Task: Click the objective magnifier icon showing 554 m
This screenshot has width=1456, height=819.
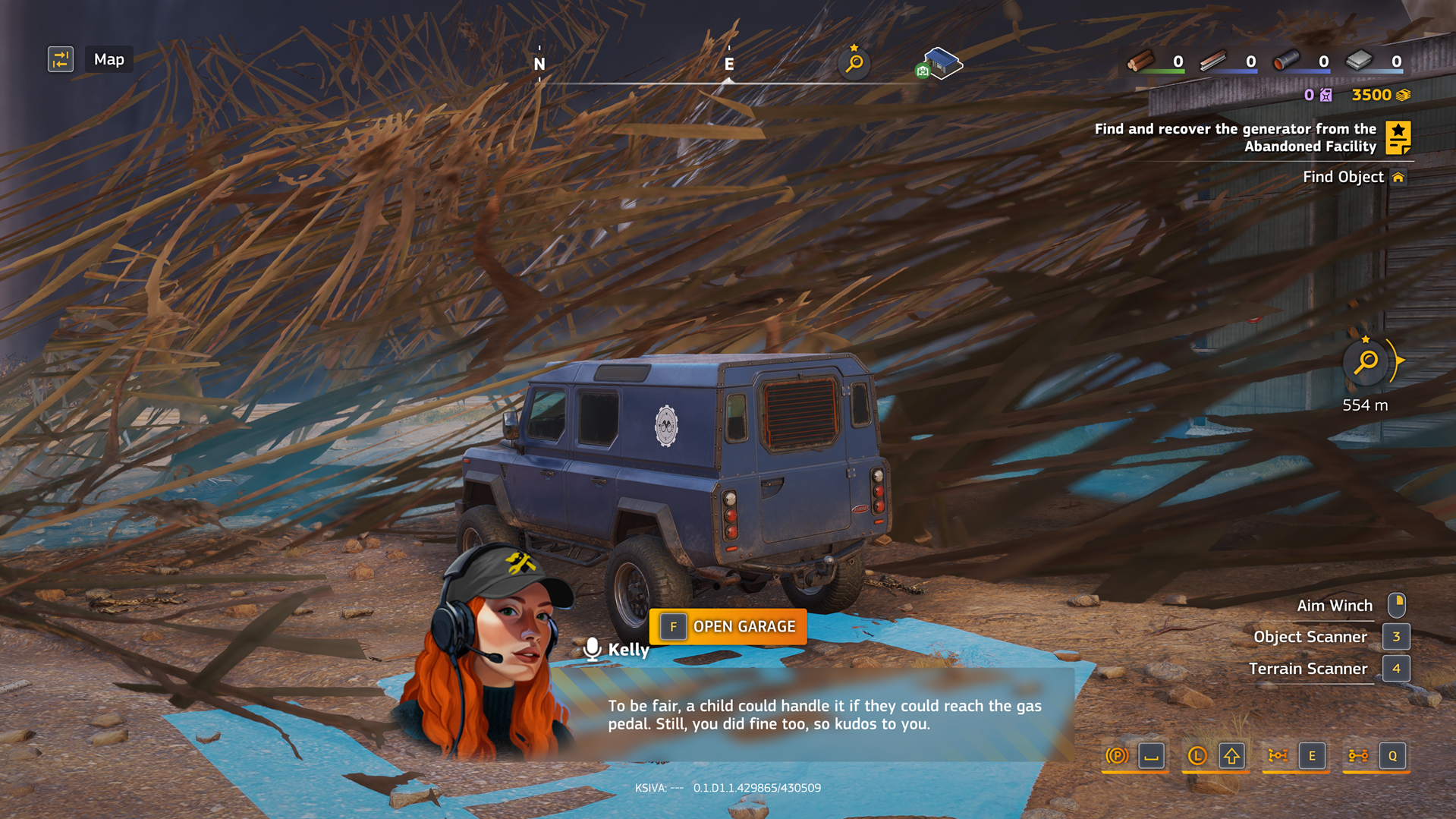Action: (x=1365, y=362)
